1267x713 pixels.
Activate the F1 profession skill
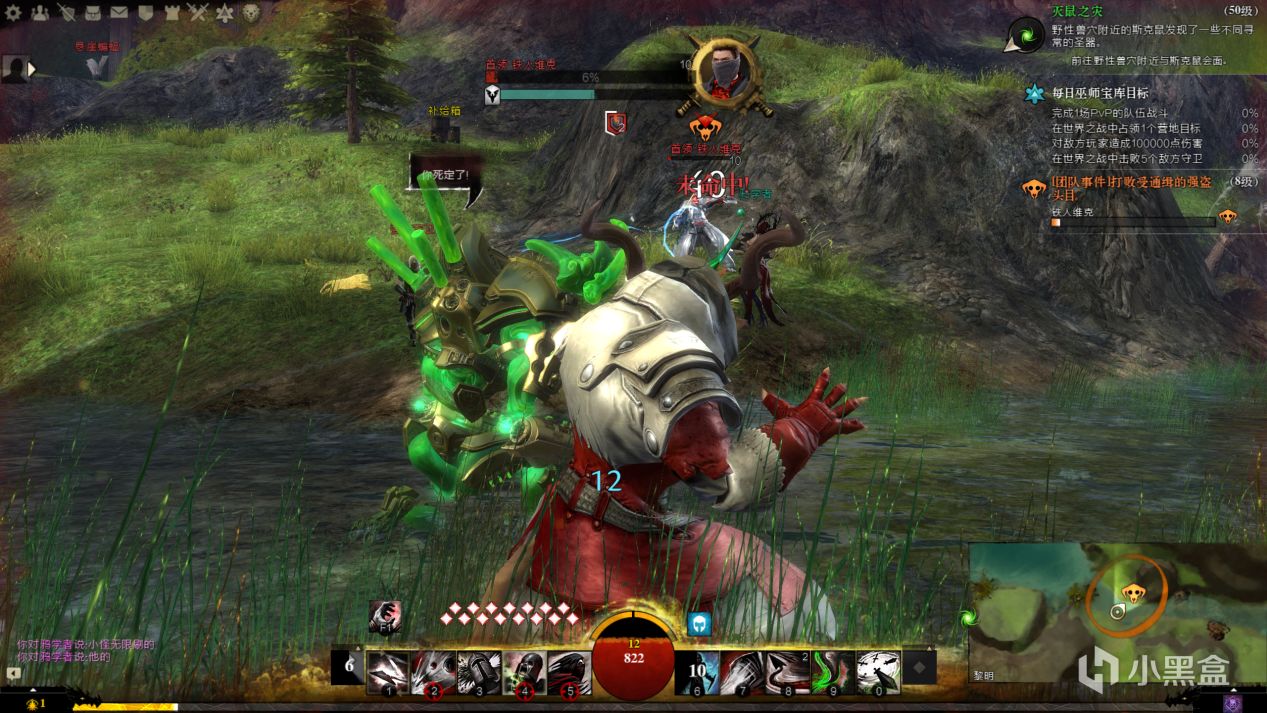[384, 616]
